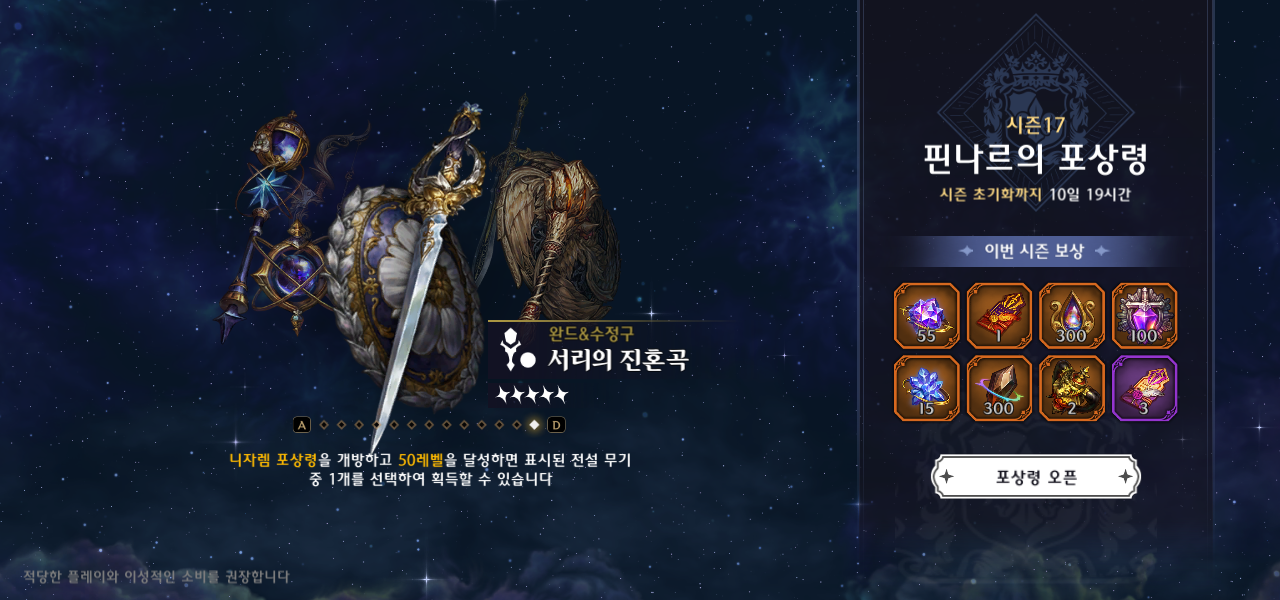Select the golden armored figure reward (2)
The image size is (1280, 600).
point(1072,388)
